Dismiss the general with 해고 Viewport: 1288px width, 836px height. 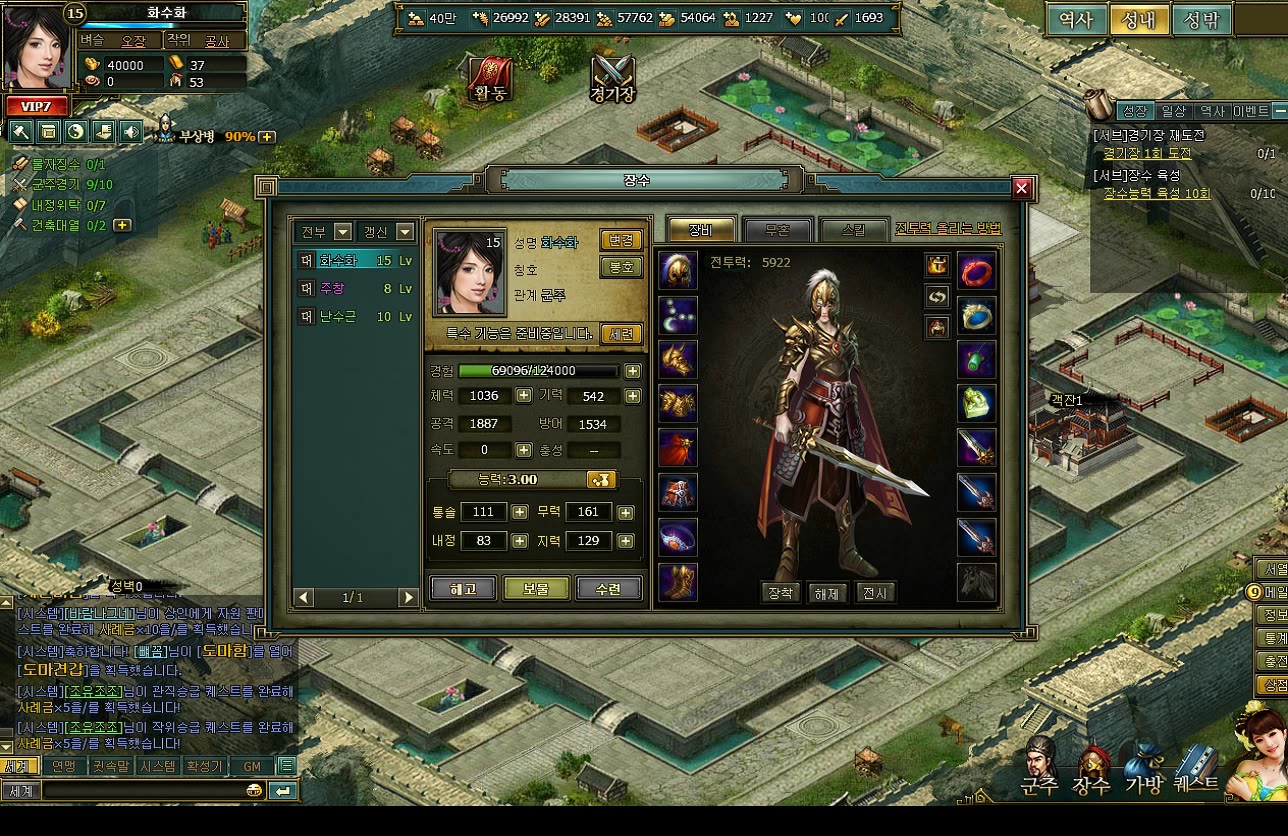tap(463, 589)
